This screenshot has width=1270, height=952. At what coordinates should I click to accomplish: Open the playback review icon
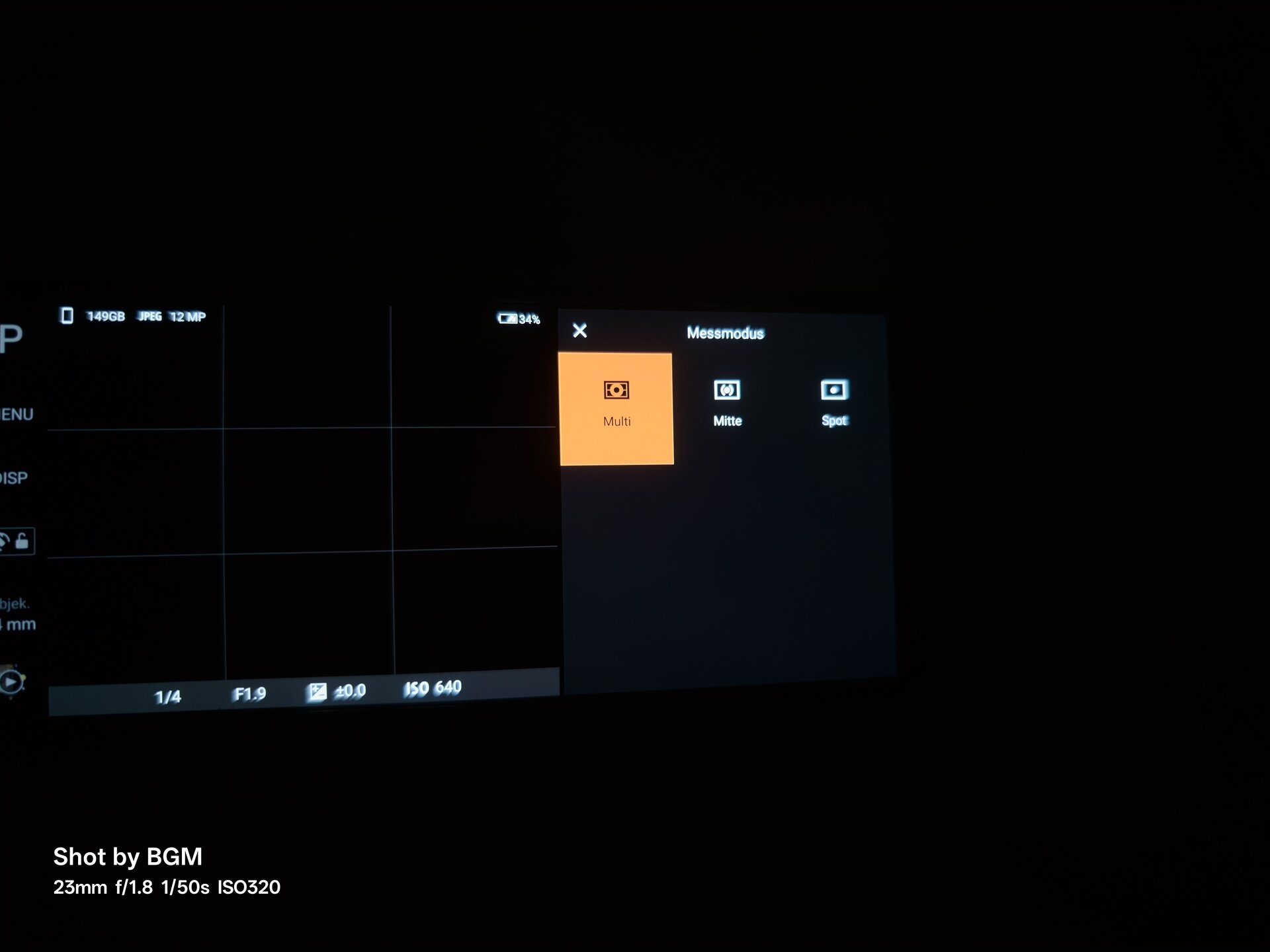pos(11,681)
